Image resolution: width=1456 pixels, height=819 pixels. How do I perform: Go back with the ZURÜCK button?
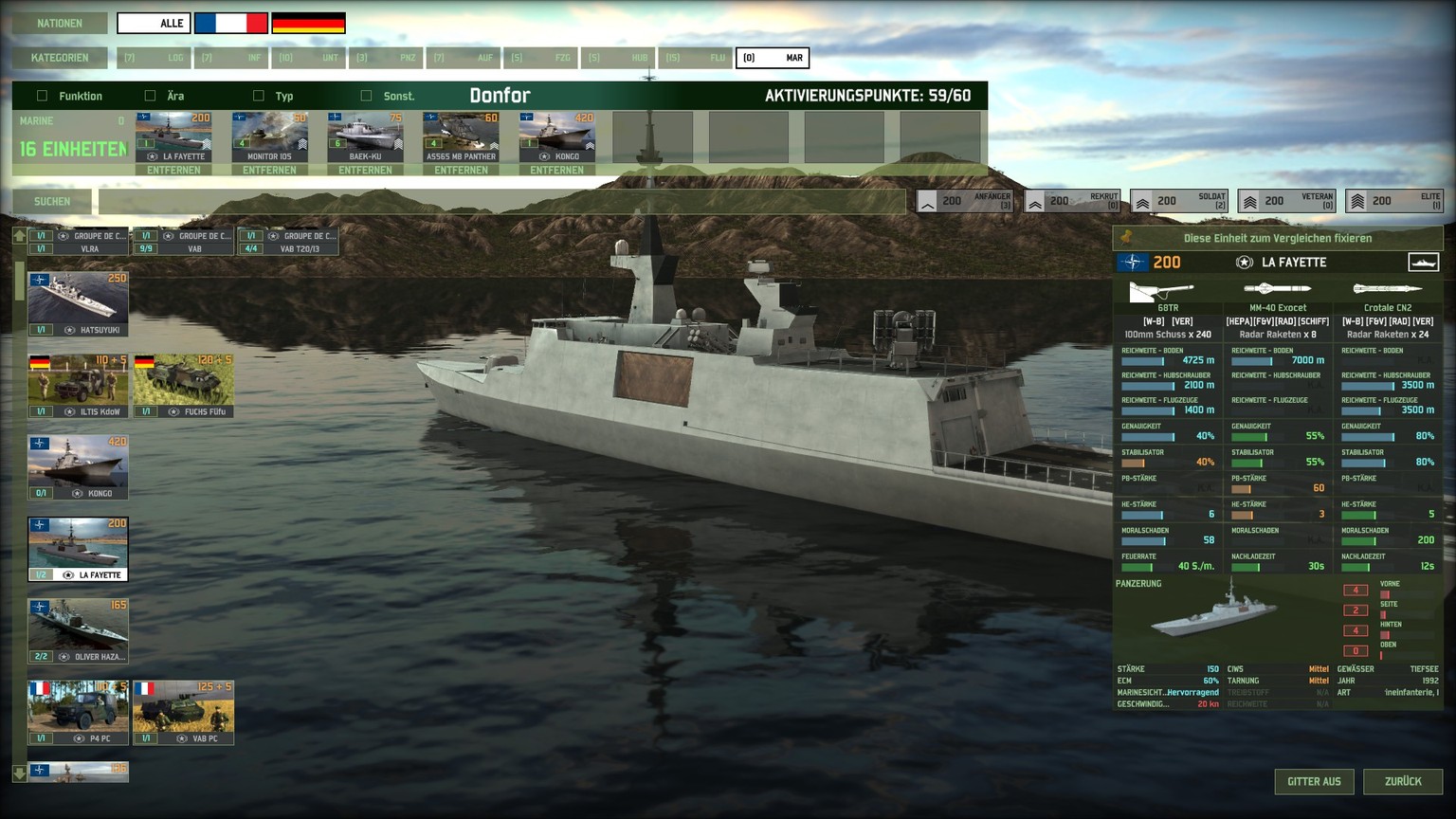(1402, 781)
